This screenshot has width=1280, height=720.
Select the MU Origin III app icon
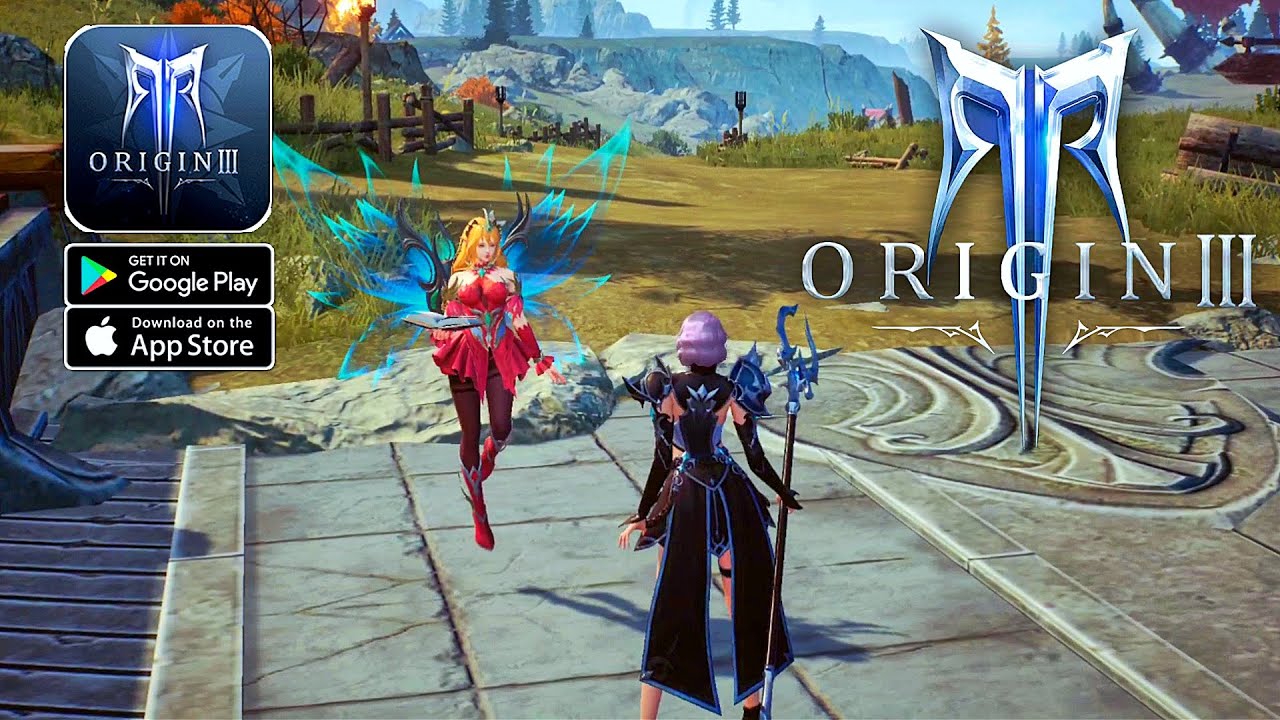point(168,129)
